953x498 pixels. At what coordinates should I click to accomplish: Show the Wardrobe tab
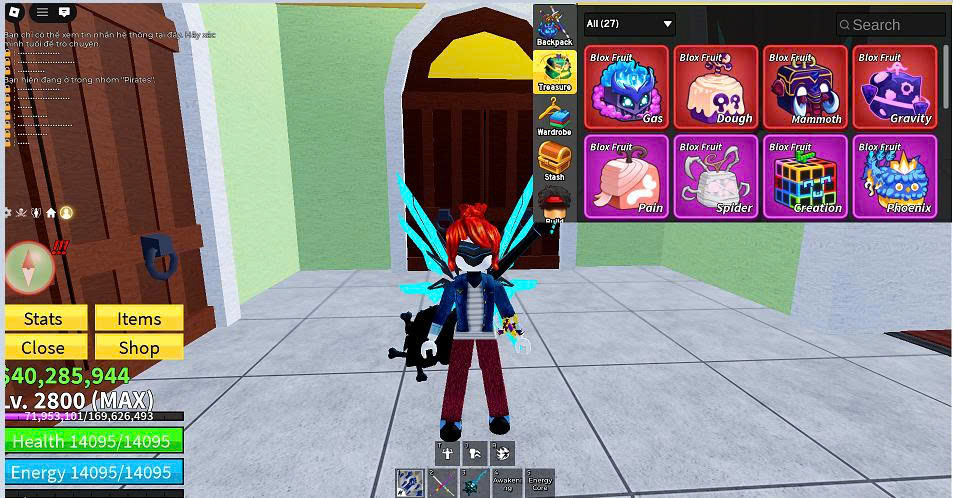(x=554, y=116)
